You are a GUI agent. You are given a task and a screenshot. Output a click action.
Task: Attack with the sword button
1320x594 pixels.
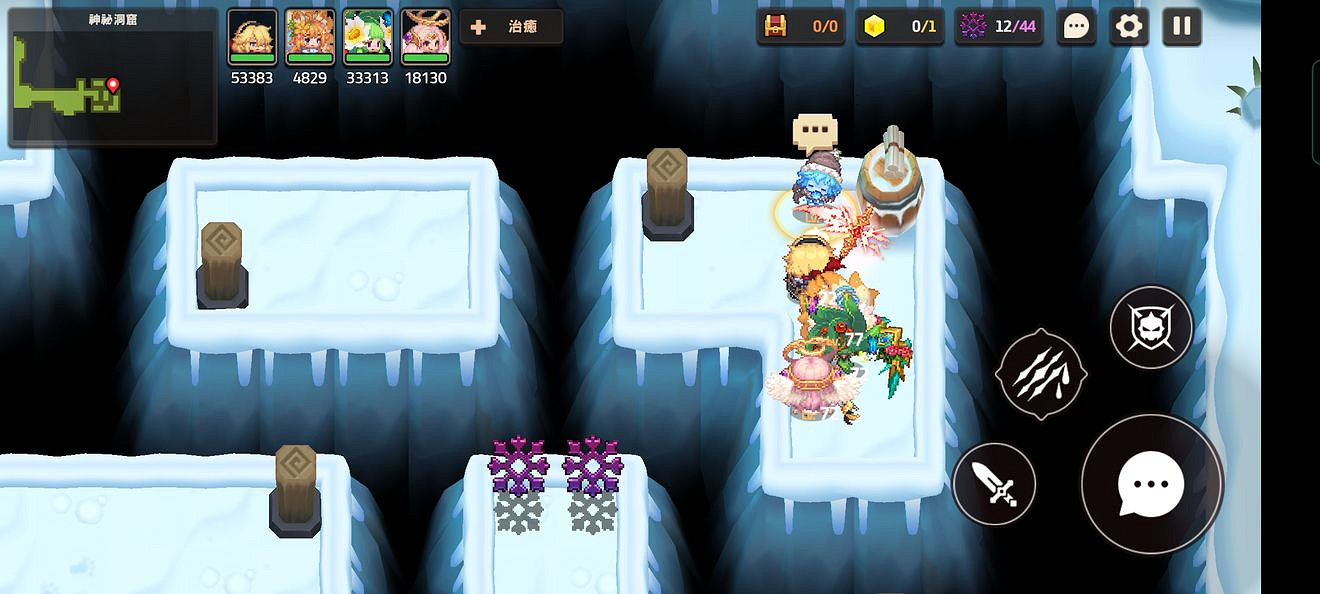994,485
